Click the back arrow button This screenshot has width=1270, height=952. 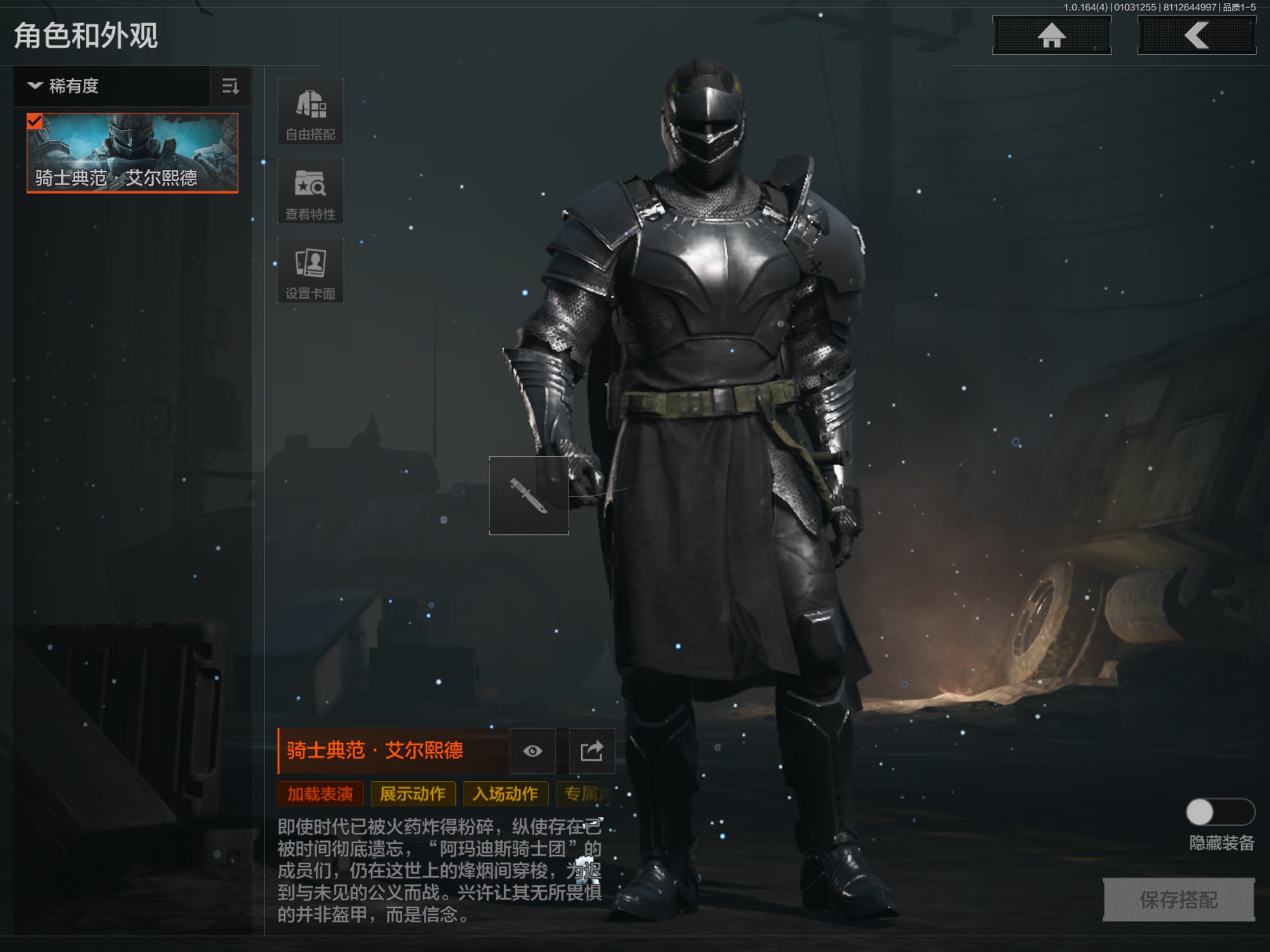coord(1197,35)
